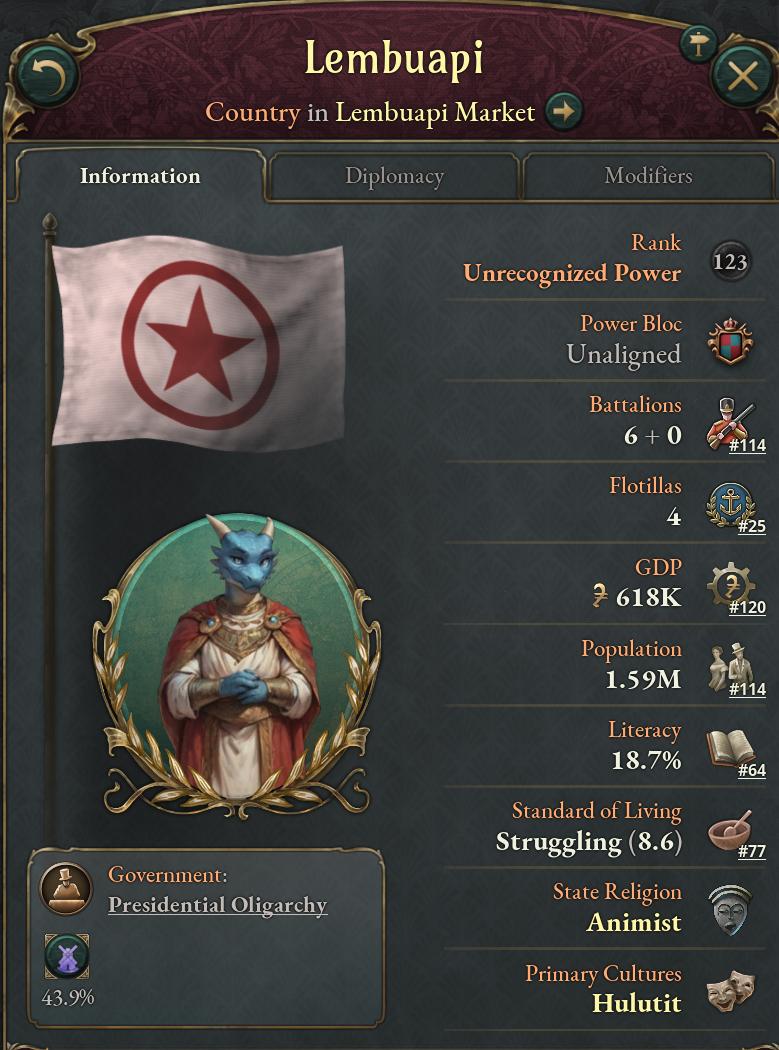
Task: Show battalions ranking soldier icon
Action: (x=728, y=423)
